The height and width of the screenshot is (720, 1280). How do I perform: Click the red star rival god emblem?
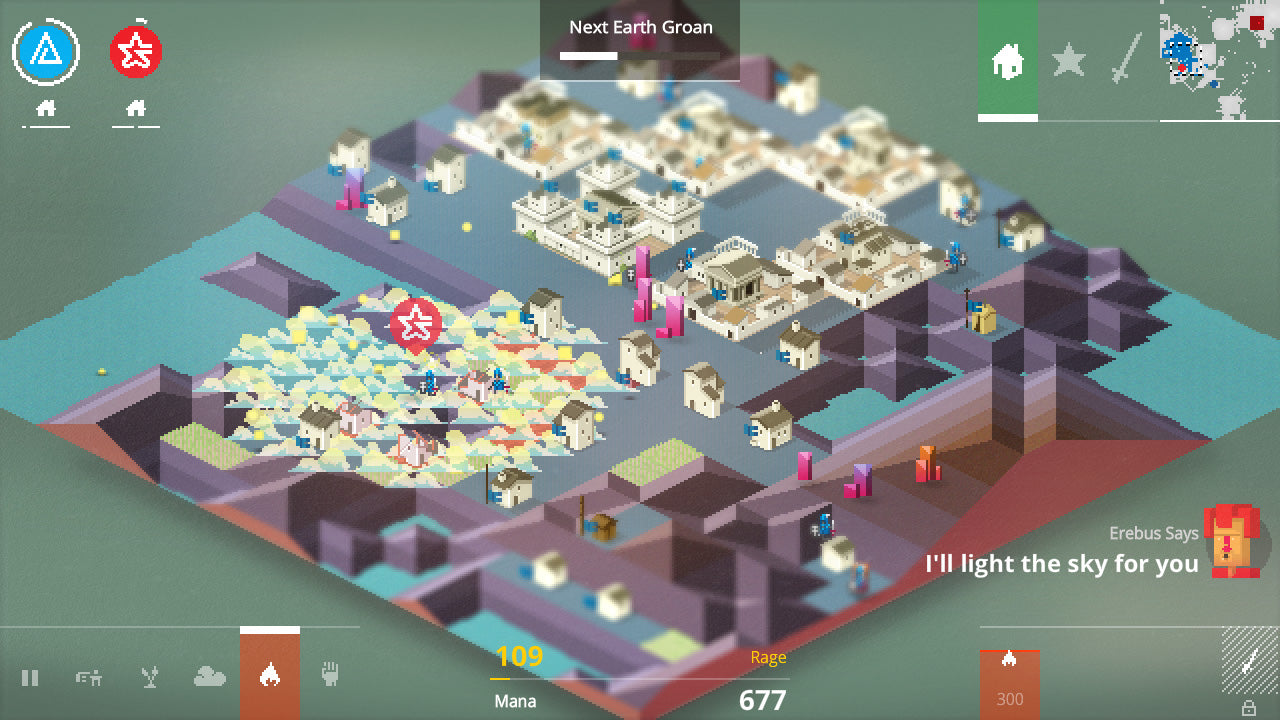click(x=137, y=50)
